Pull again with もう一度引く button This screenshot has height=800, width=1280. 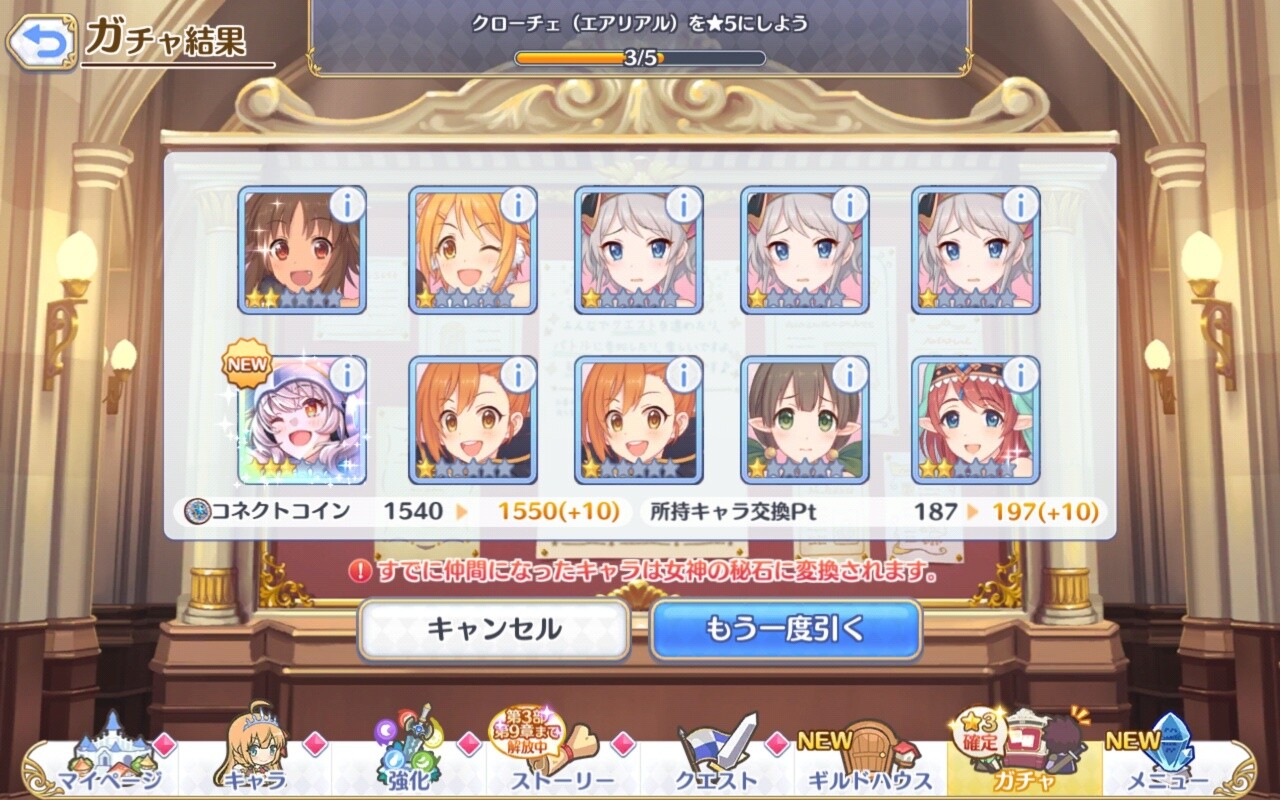tap(785, 629)
